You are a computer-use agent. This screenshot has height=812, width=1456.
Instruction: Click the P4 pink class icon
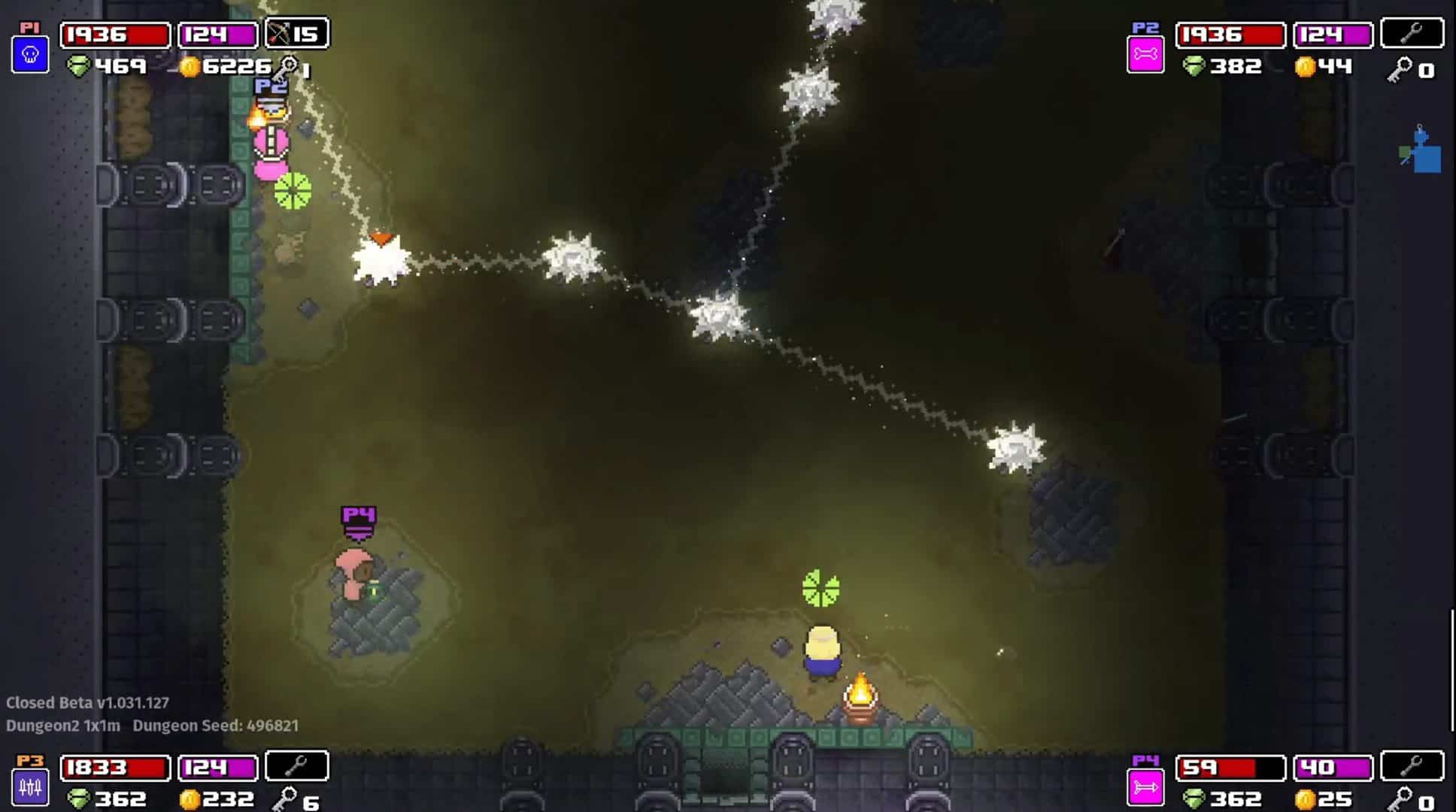[x=1145, y=787]
